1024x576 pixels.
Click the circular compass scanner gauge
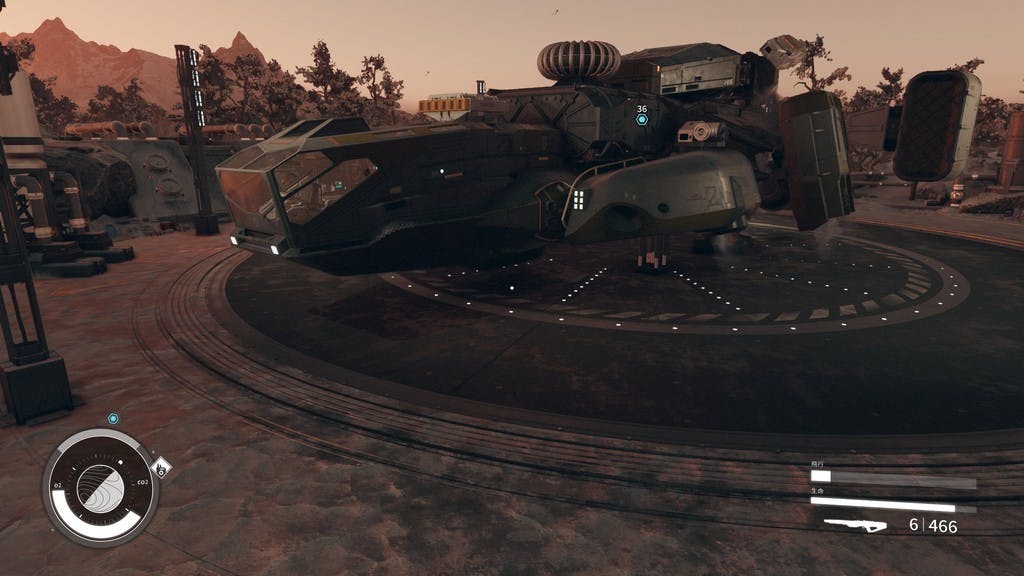(x=101, y=487)
